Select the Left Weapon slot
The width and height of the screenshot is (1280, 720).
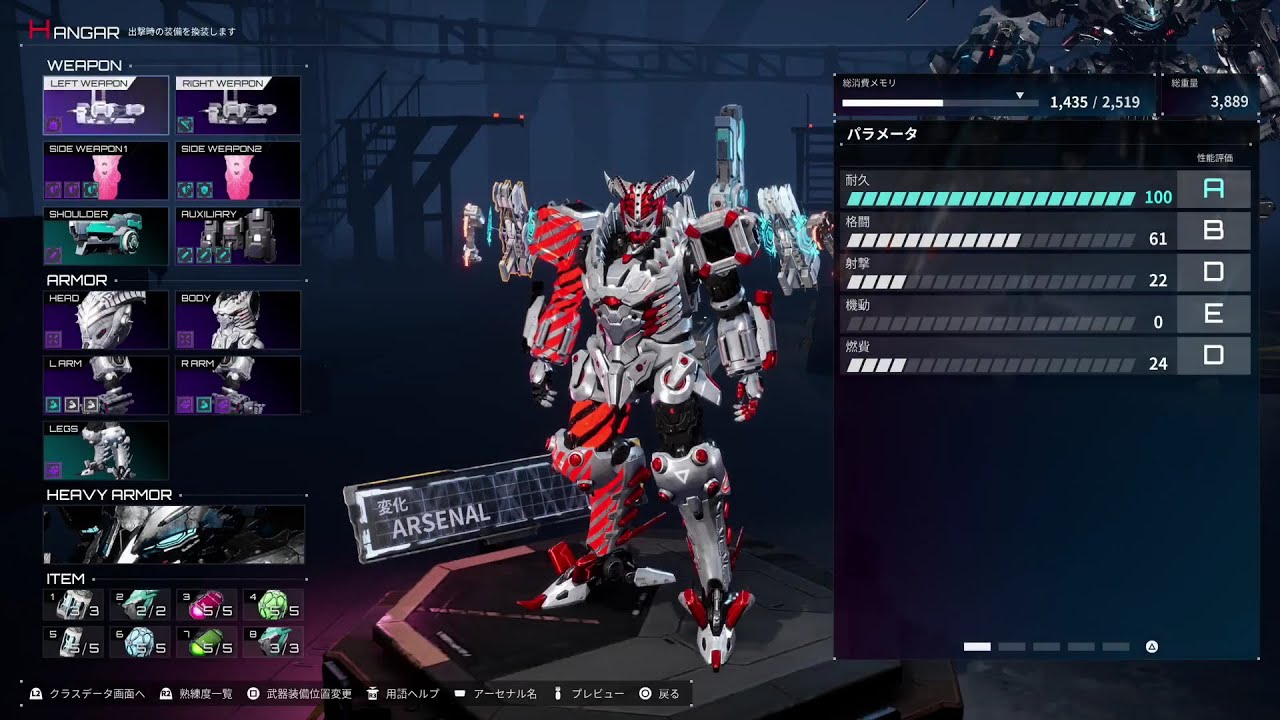[x=106, y=106]
